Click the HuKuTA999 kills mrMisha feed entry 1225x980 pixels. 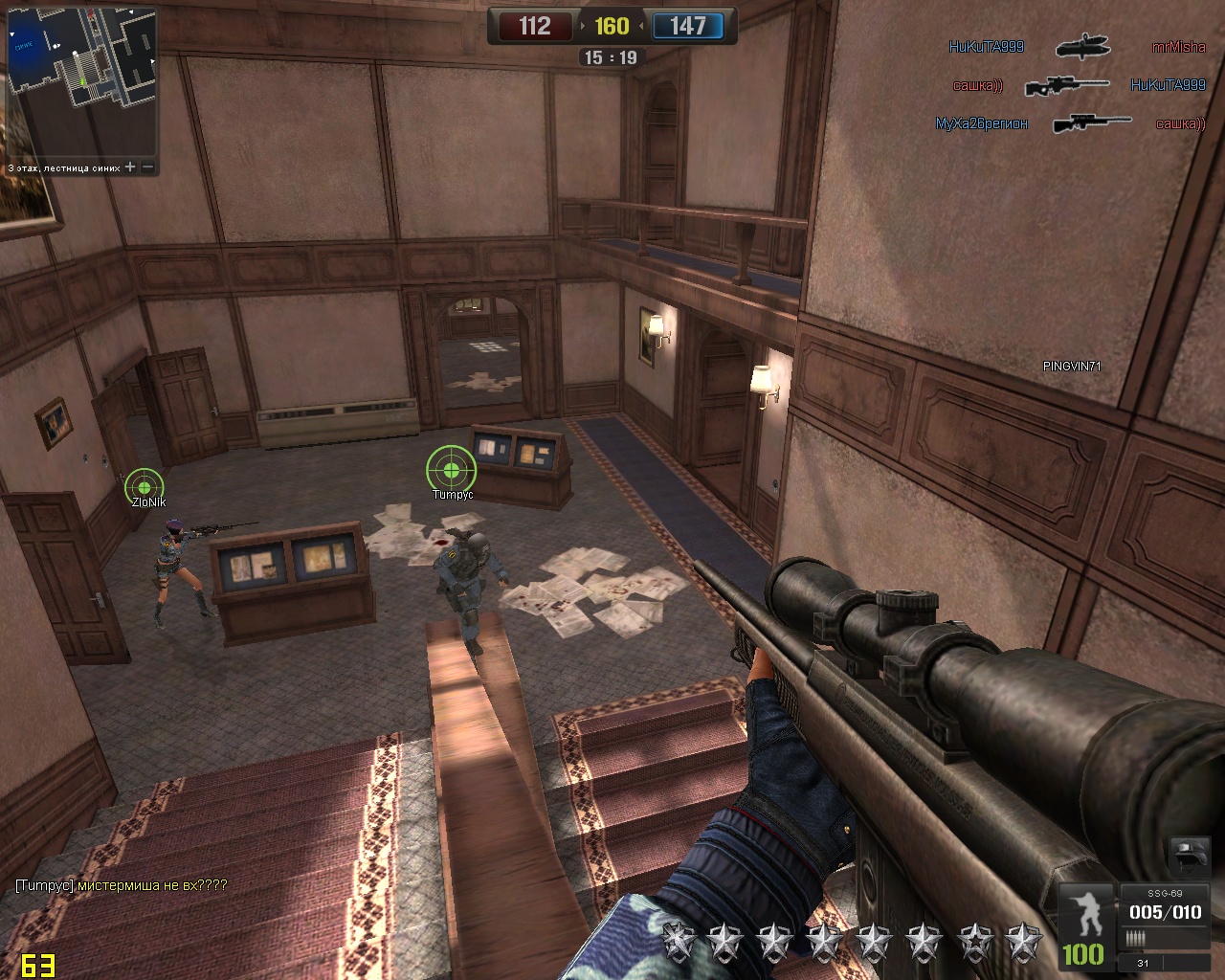pyautogui.click(x=1077, y=47)
